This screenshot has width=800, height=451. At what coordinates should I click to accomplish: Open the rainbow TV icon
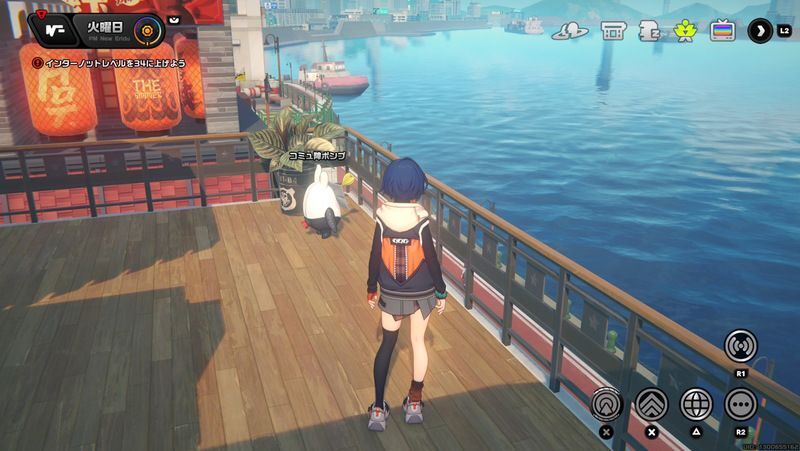pos(722,30)
